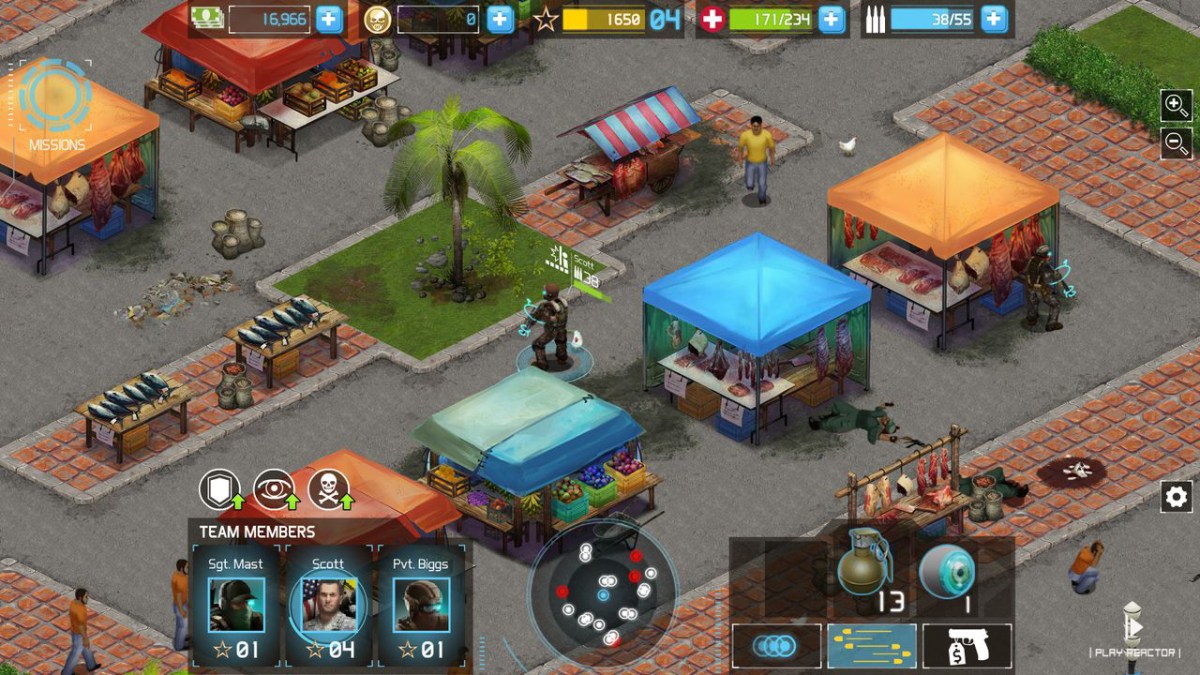
Task: Add gold skull coins with the plus button
Action: coord(500,19)
